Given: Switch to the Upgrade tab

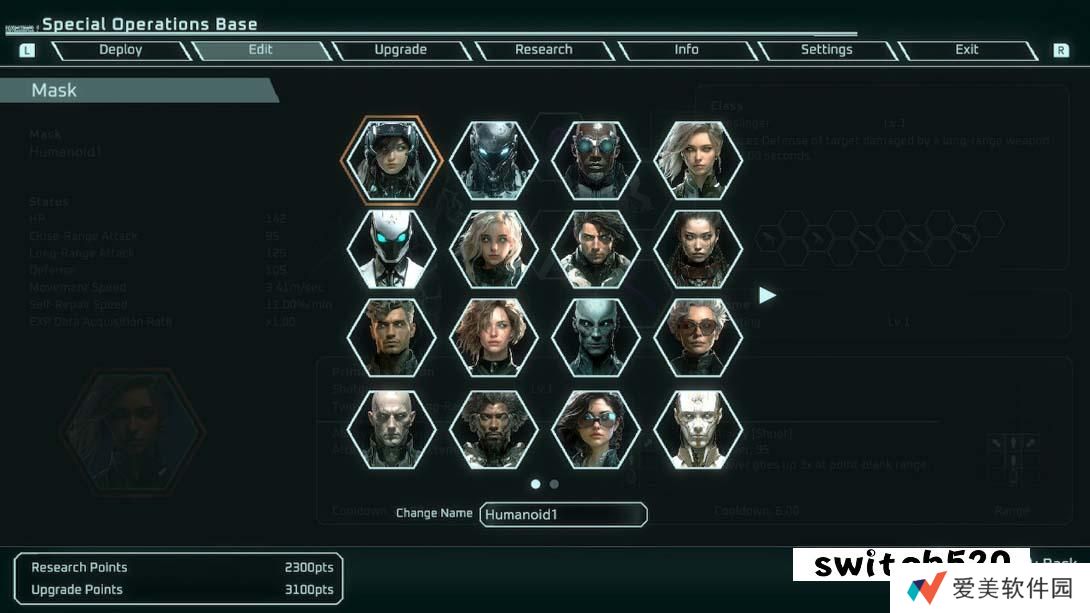Looking at the screenshot, I should (x=400, y=50).
